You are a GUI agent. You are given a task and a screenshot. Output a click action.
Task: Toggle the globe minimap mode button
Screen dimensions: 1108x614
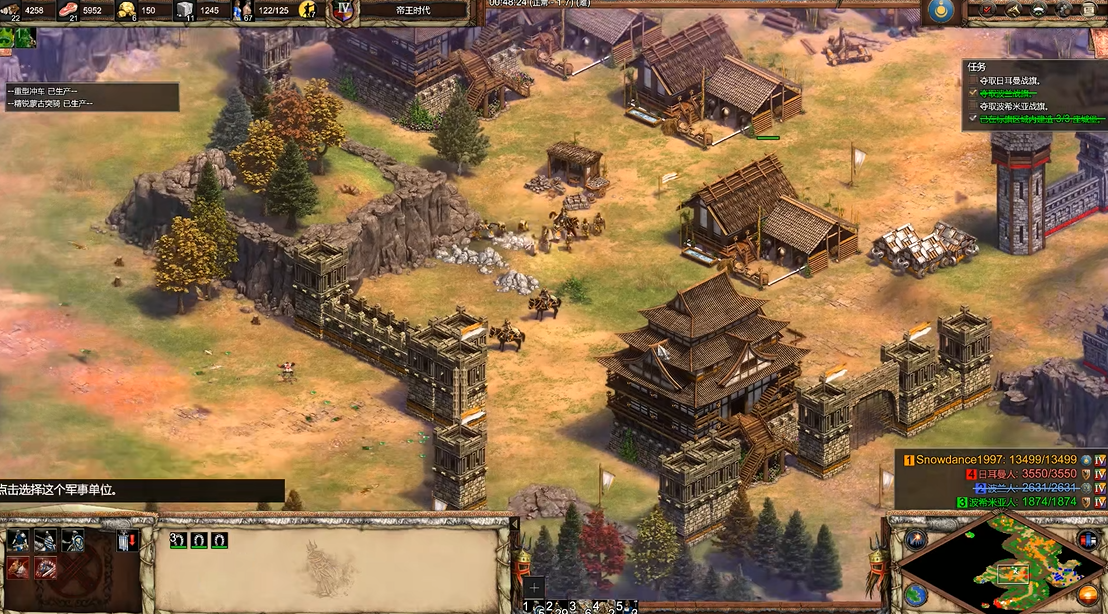click(x=915, y=594)
